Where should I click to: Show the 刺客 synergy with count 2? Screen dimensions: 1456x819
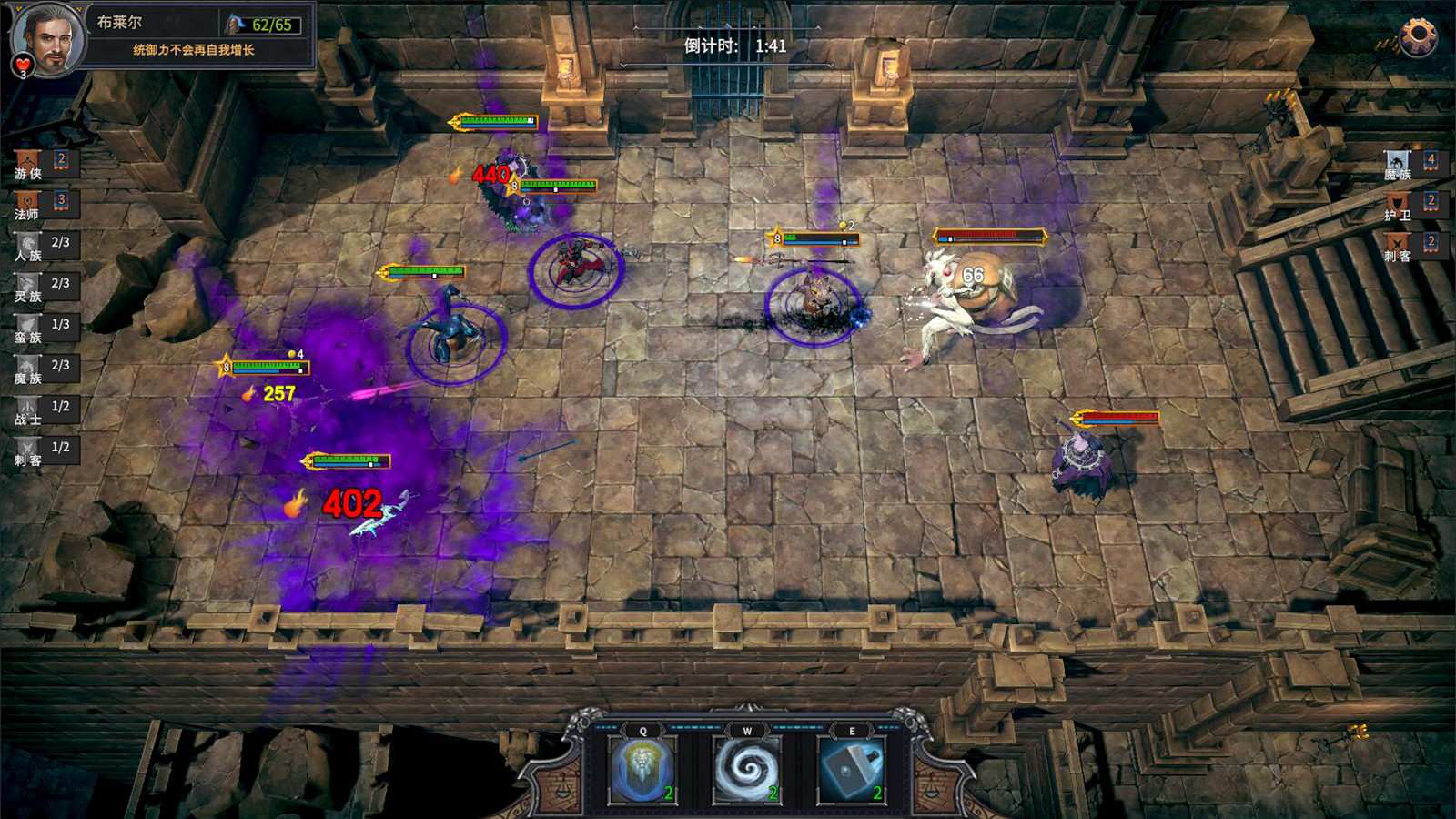[x=1398, y=246]
